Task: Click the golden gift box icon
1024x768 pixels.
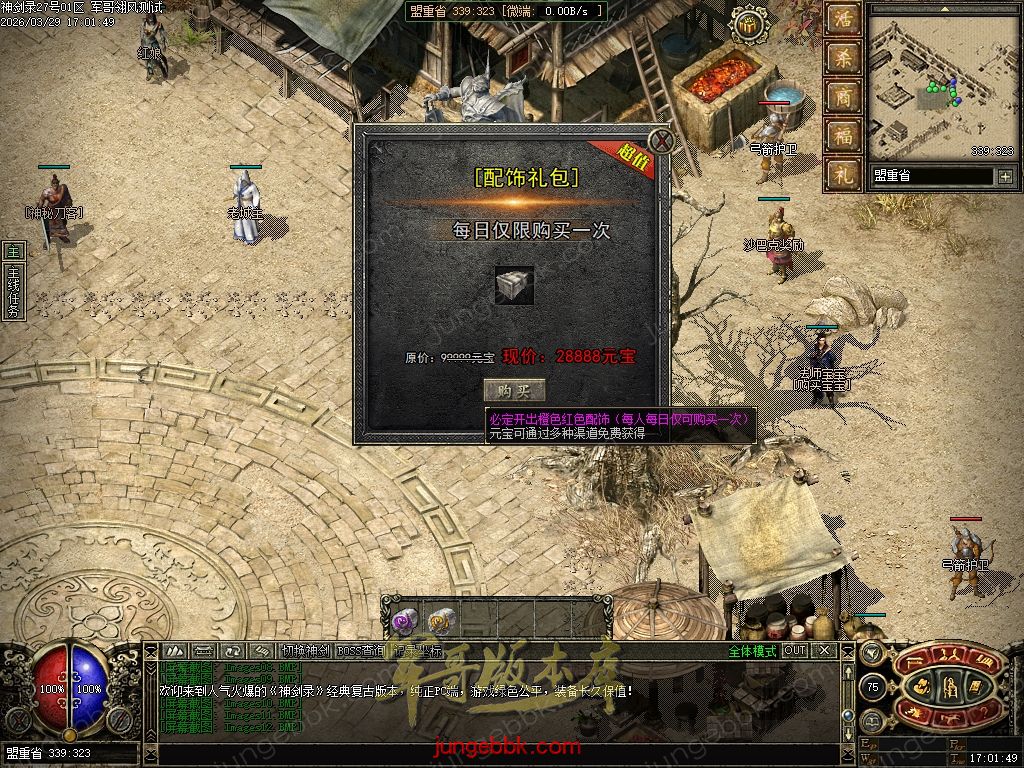Action: point(746,25)
